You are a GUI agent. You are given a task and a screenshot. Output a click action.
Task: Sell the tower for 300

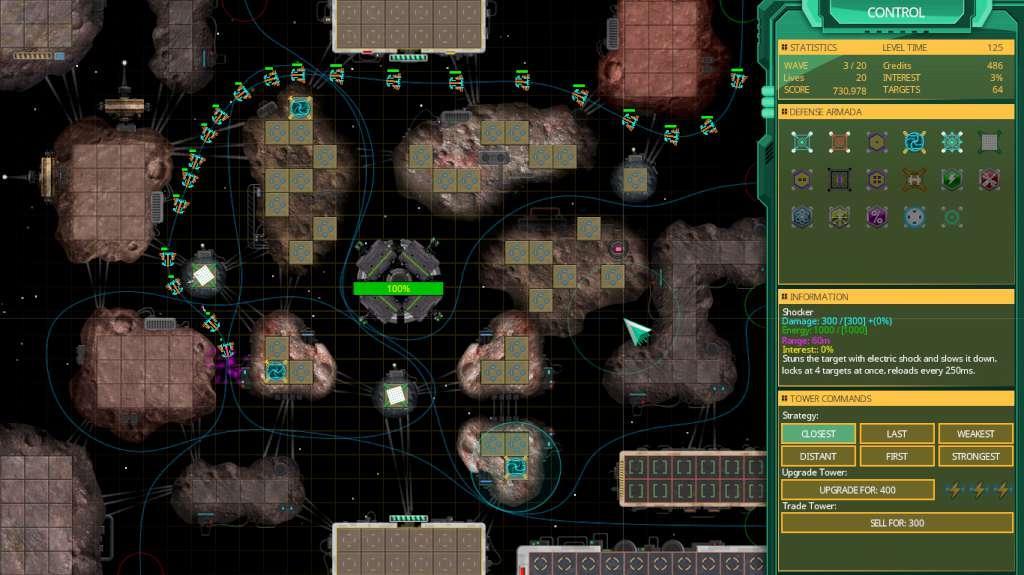point(897,523)
